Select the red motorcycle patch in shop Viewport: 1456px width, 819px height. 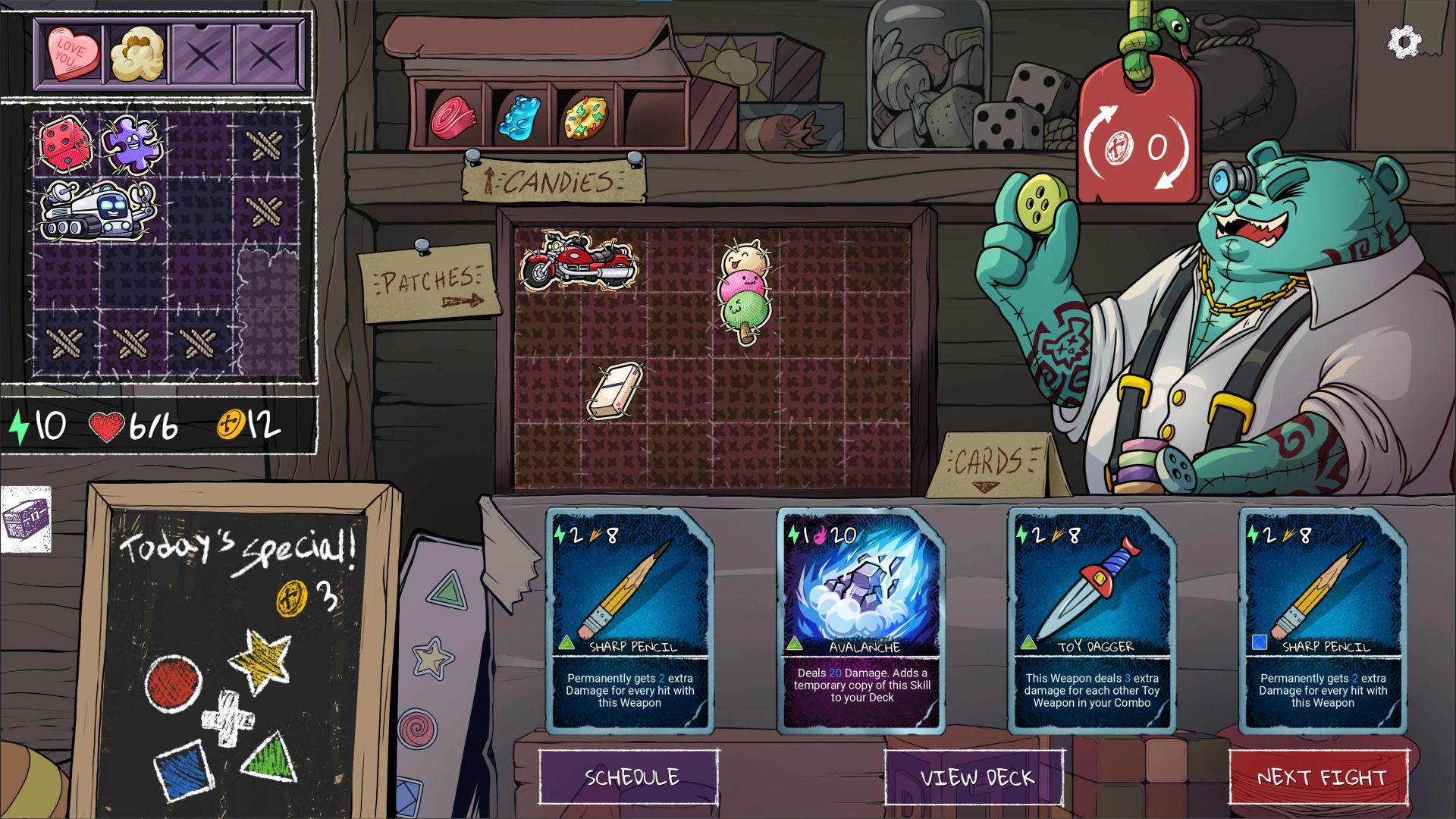578,261
